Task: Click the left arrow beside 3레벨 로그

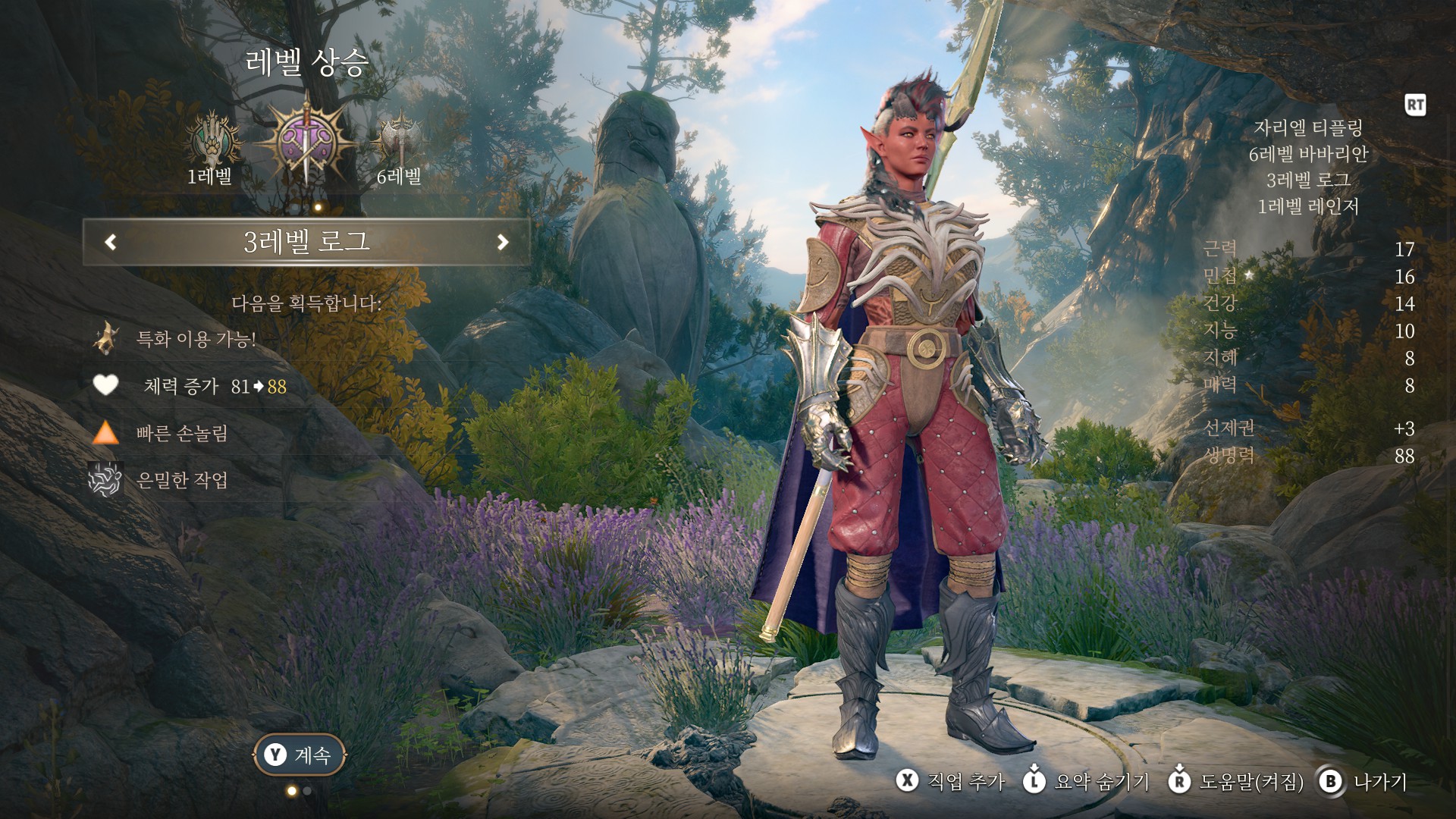Action: click(x=111, y=242)
